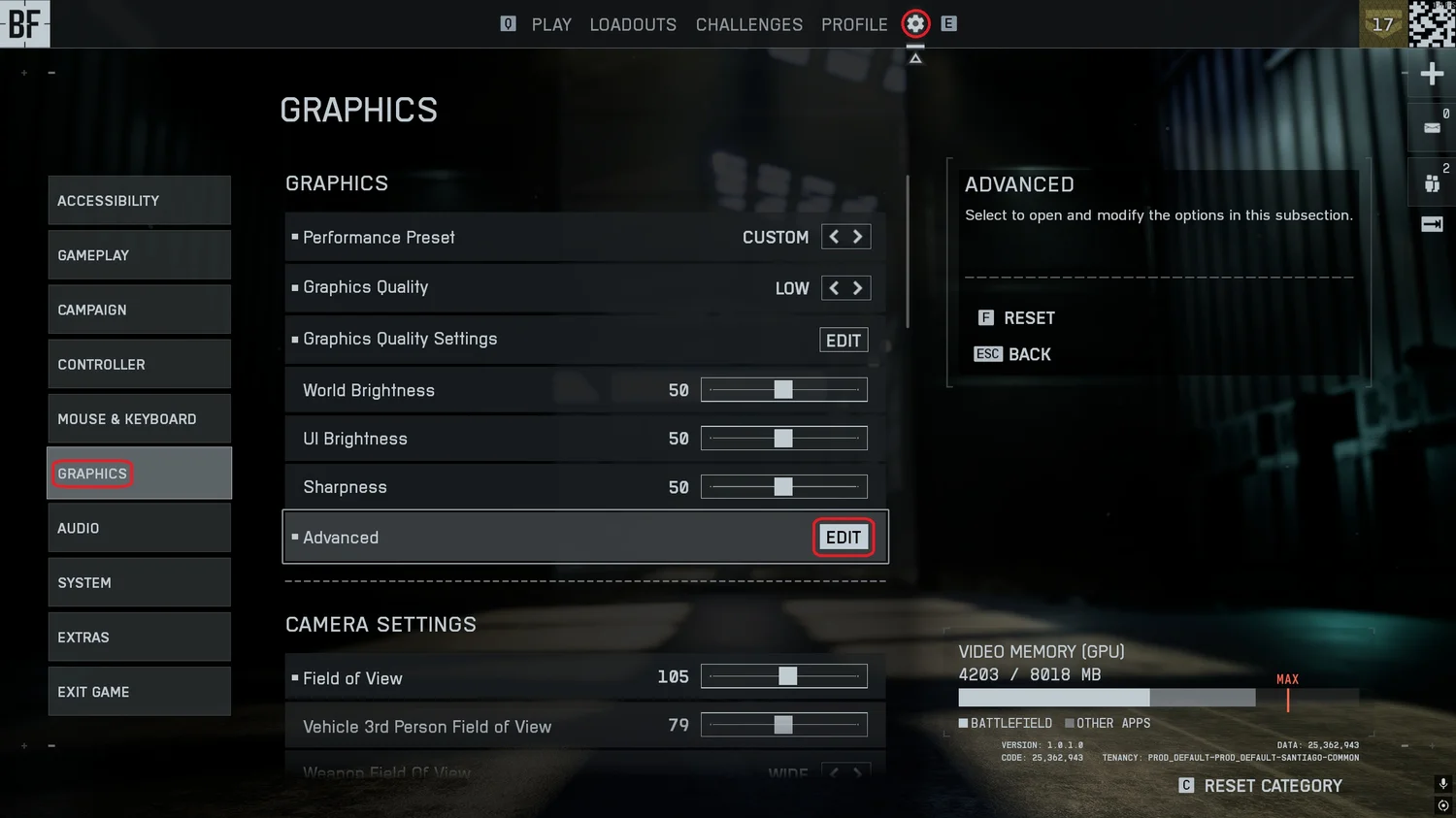Switch to the Loadouts tab
The image size is (1456, 818).
tap(633, 24)
